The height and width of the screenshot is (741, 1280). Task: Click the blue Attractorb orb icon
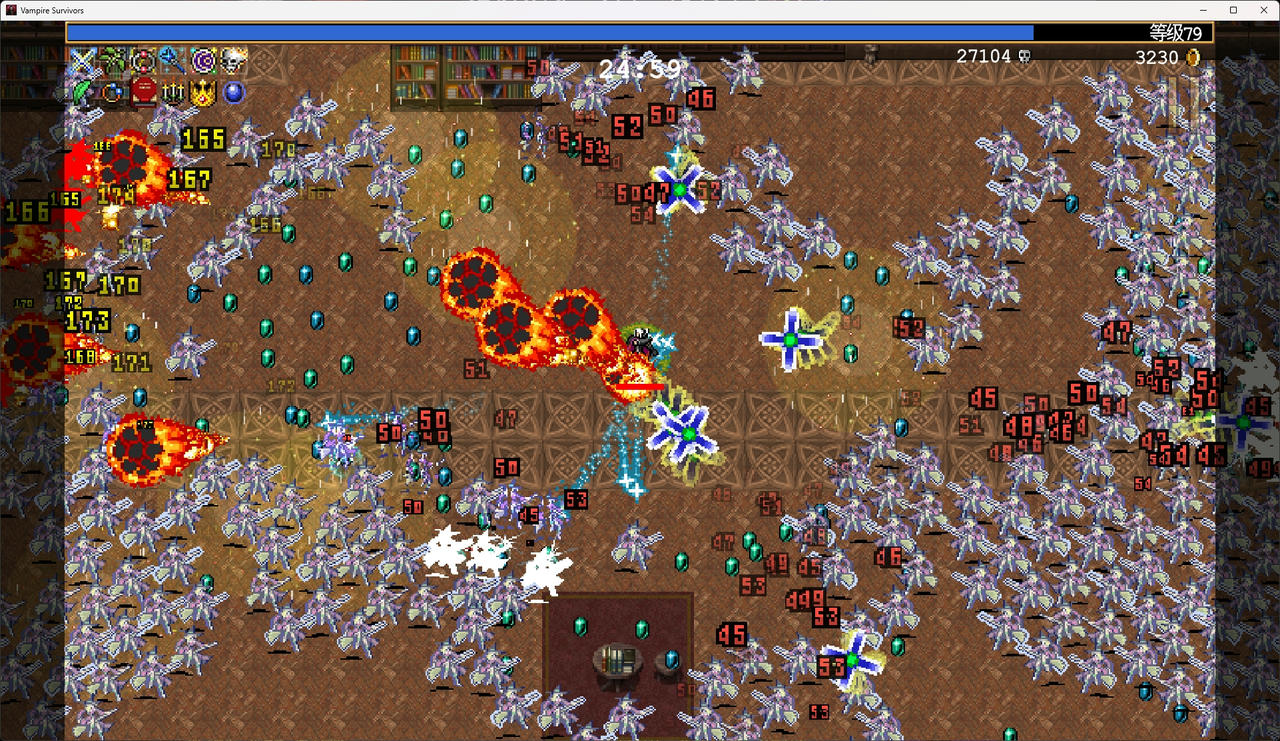(x=234, y=92)
